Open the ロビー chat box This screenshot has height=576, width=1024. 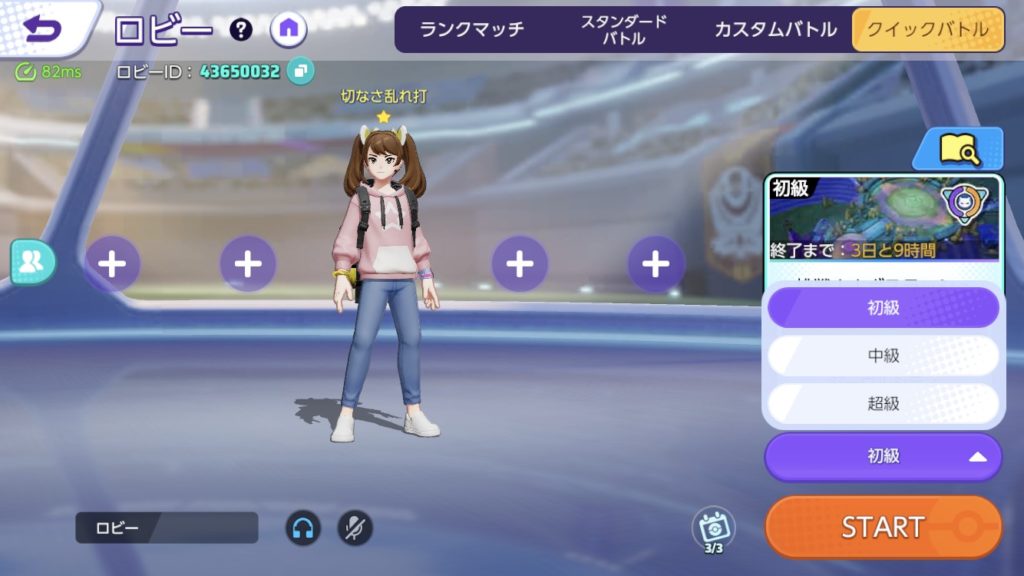pyautogui.click(x=166, y=527)
